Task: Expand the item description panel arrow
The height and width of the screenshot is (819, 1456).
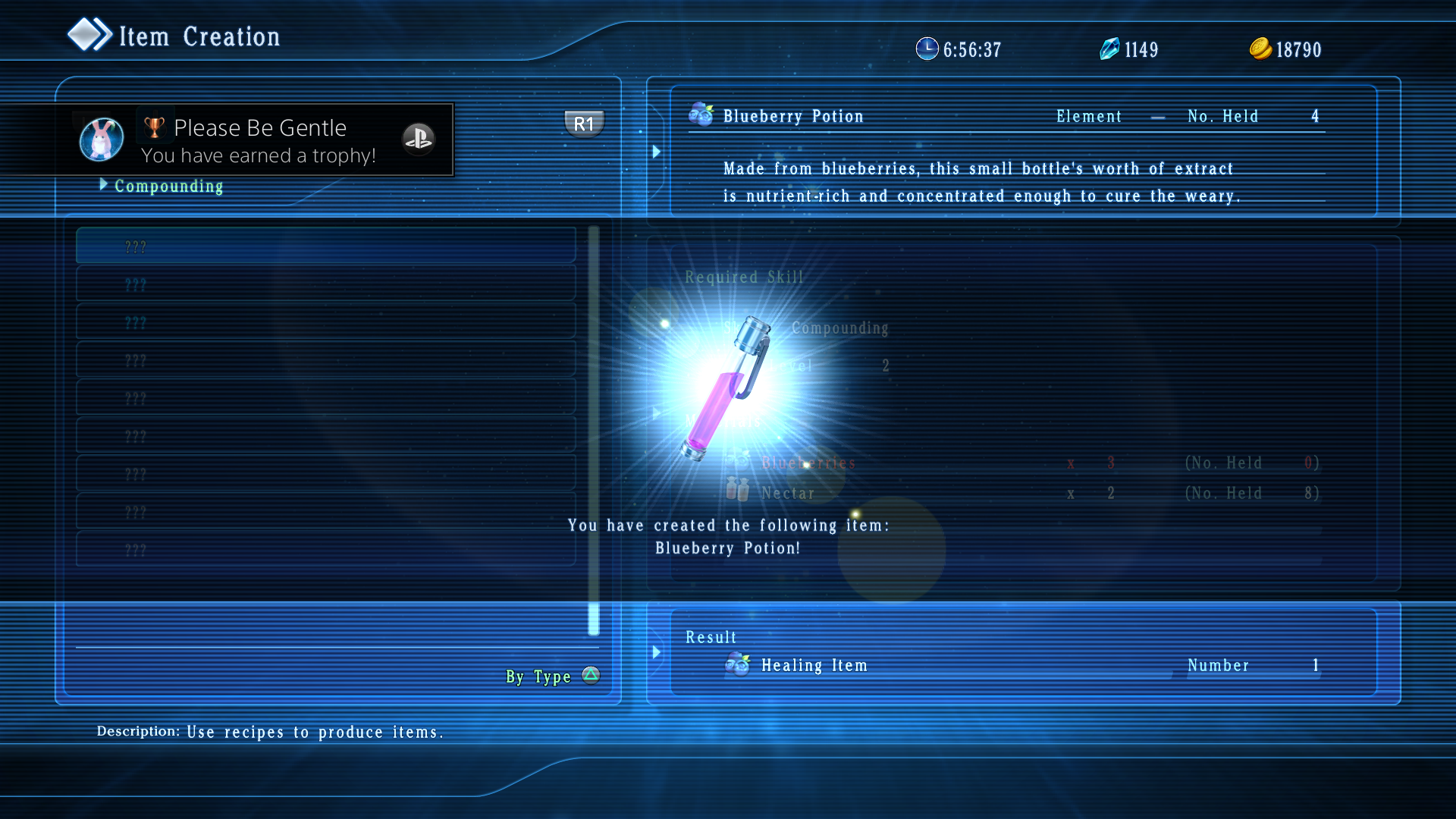Action: click(x=657, y=151)
